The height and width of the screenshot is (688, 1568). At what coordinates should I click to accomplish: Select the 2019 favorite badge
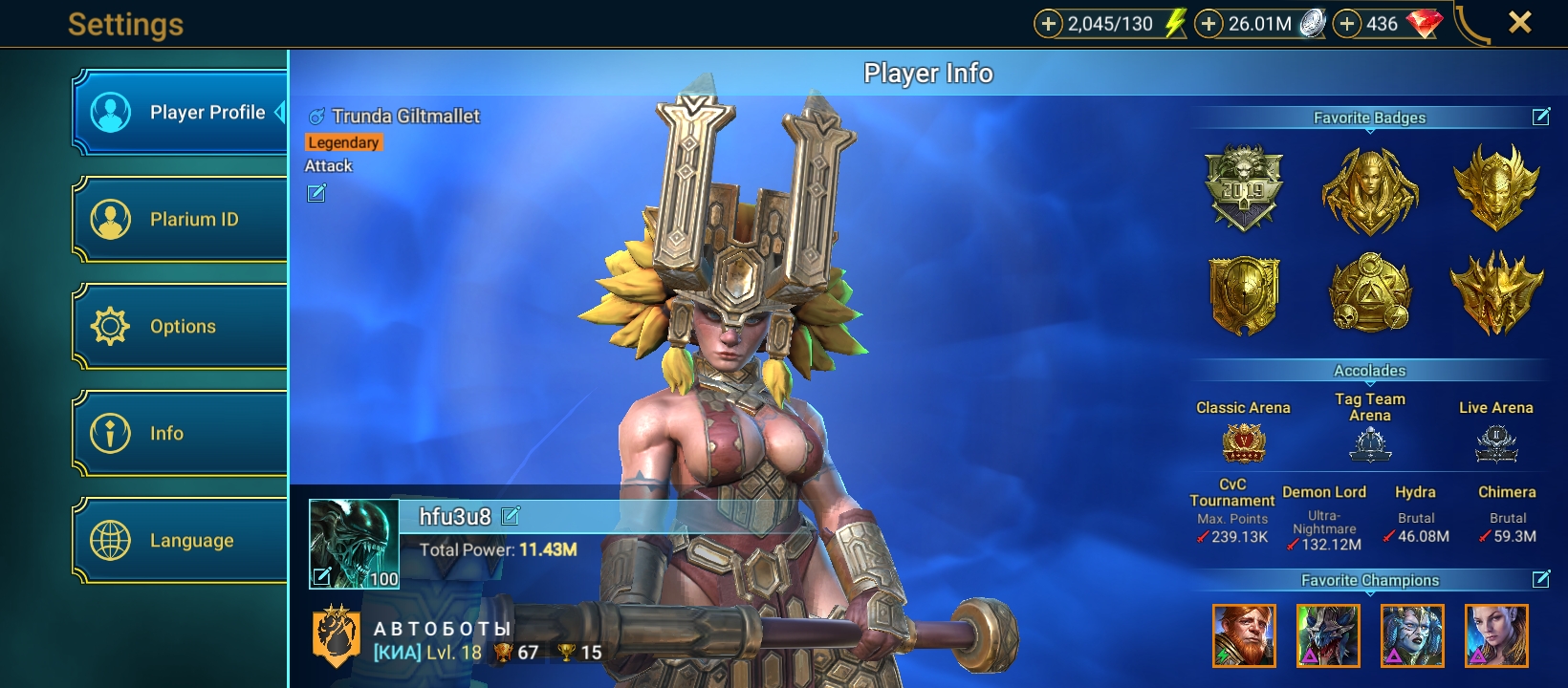(x=1243, y=188)
